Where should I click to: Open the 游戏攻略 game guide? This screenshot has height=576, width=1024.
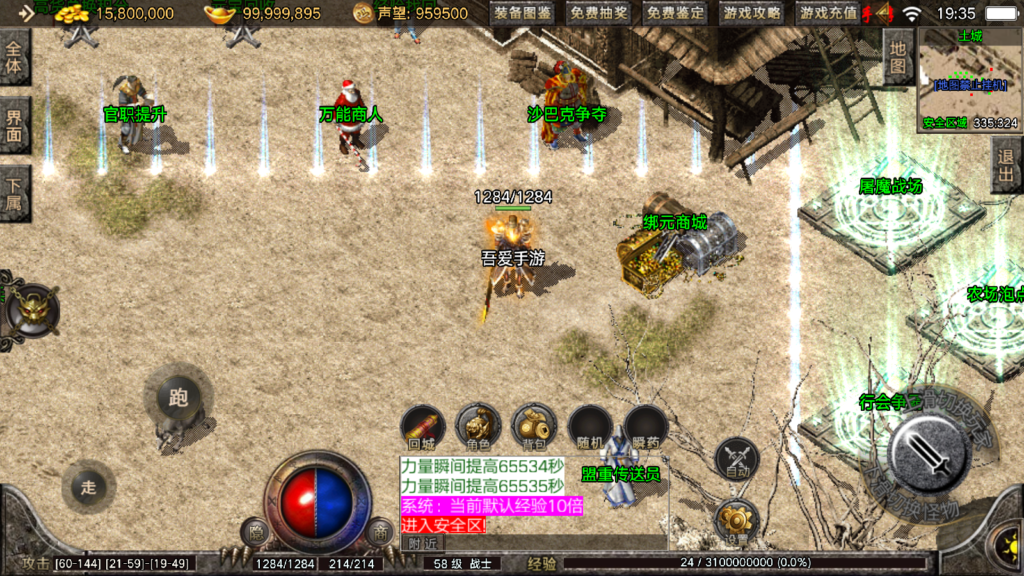[x=751, y=14]
